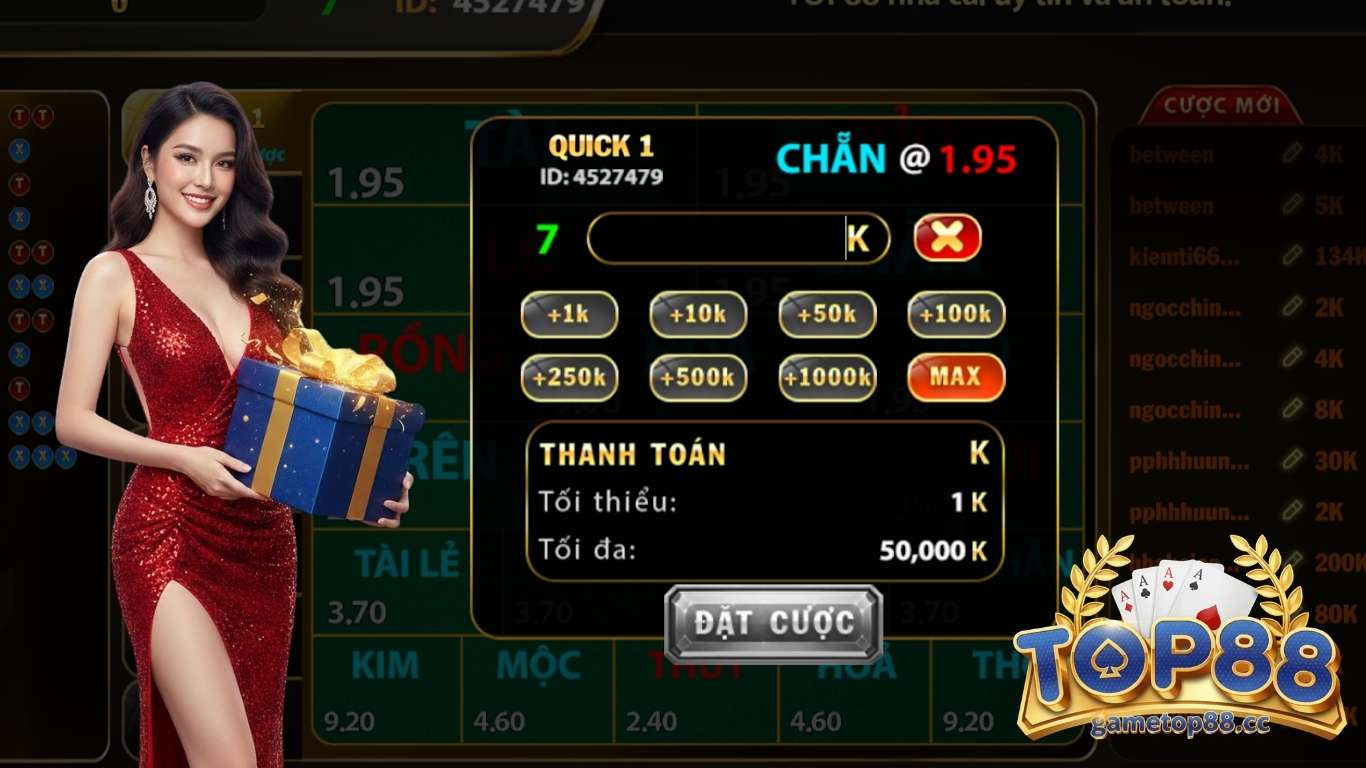Select the +1000k betting chip

826,378
